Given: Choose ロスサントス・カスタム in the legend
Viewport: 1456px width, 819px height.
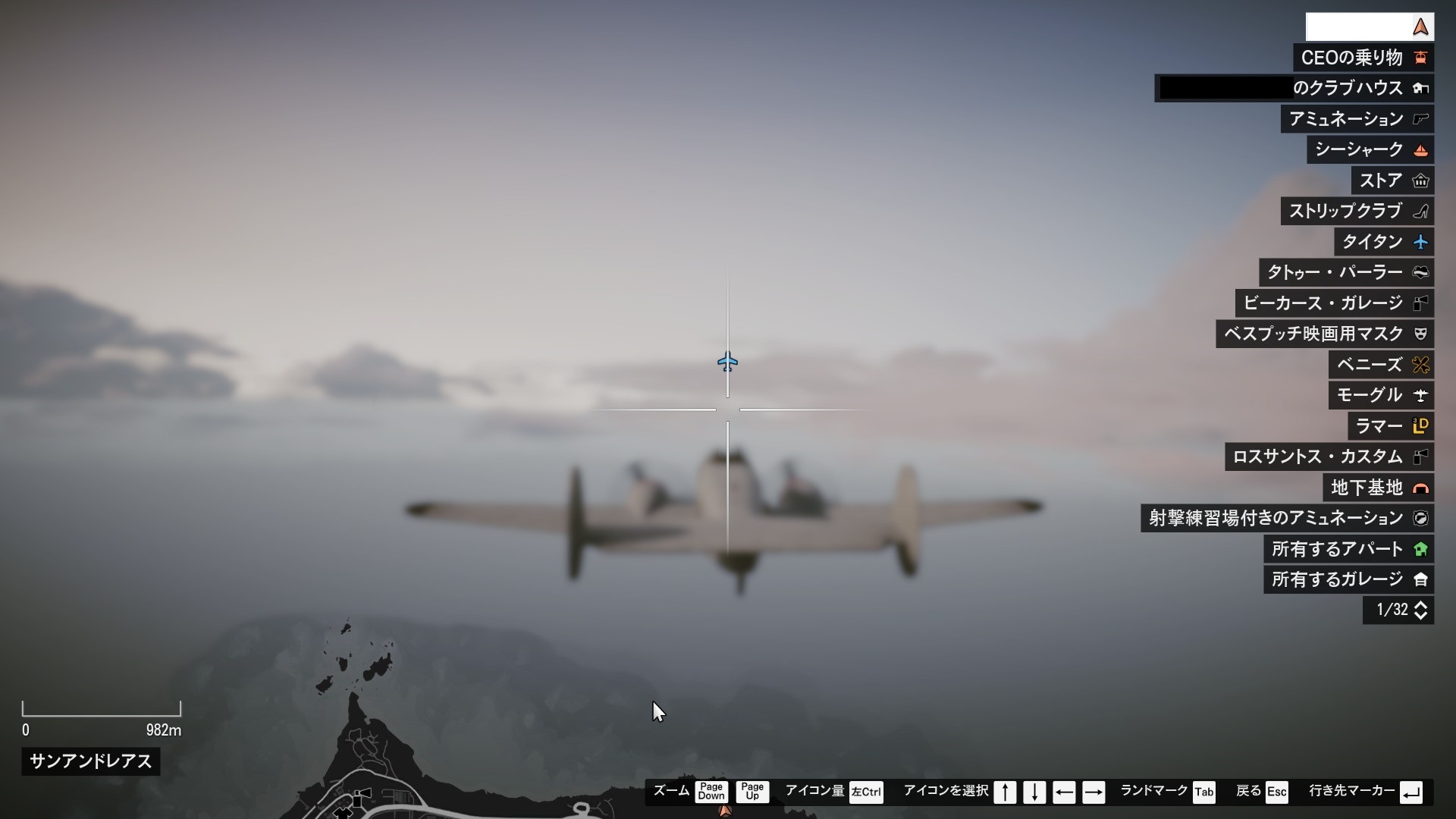Looking at the screenshot, I should click(1329, 457).
